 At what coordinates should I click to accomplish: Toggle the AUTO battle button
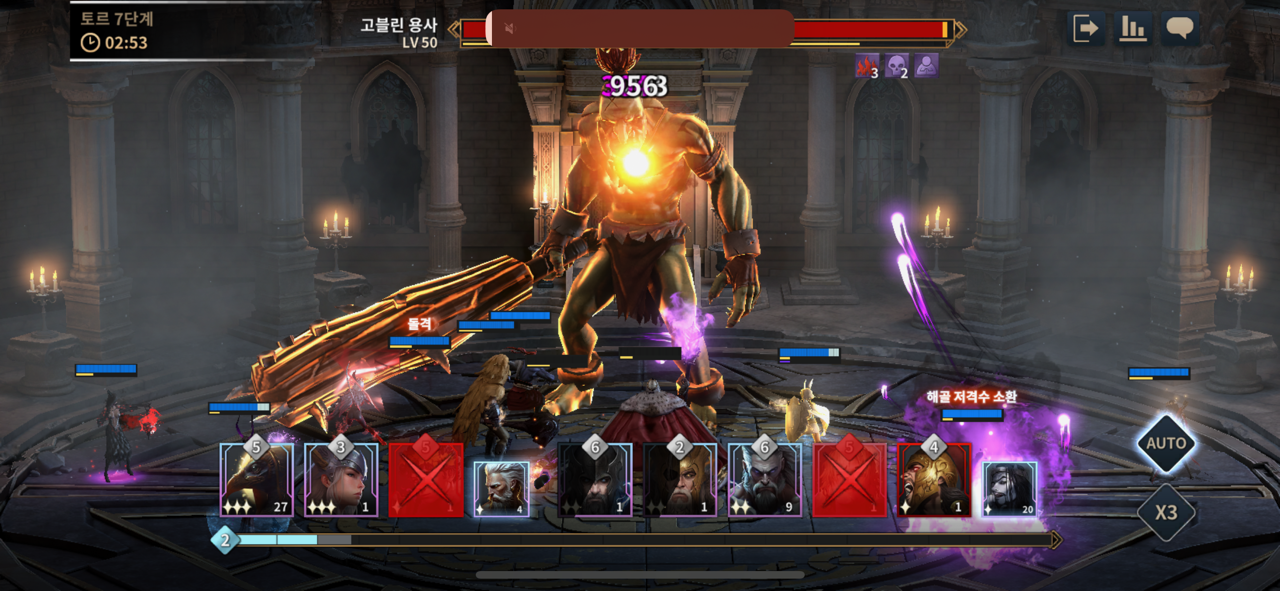(x=1166, y=444)
